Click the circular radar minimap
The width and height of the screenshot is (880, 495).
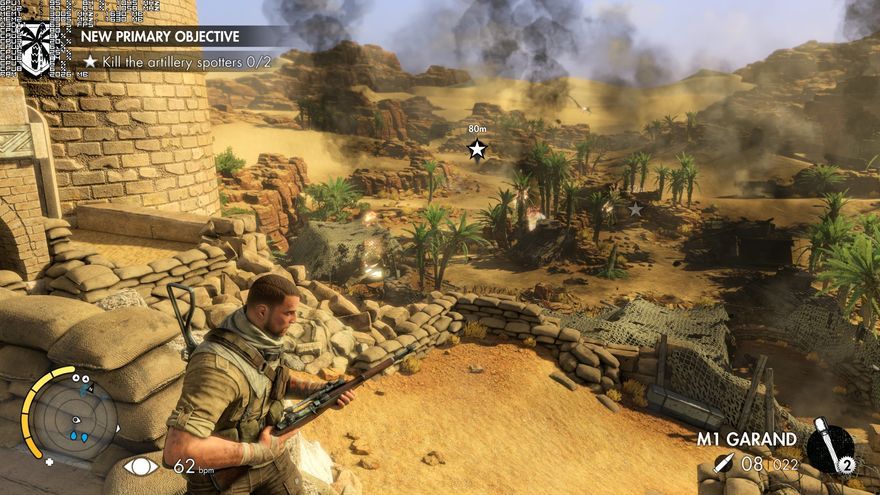71,416
